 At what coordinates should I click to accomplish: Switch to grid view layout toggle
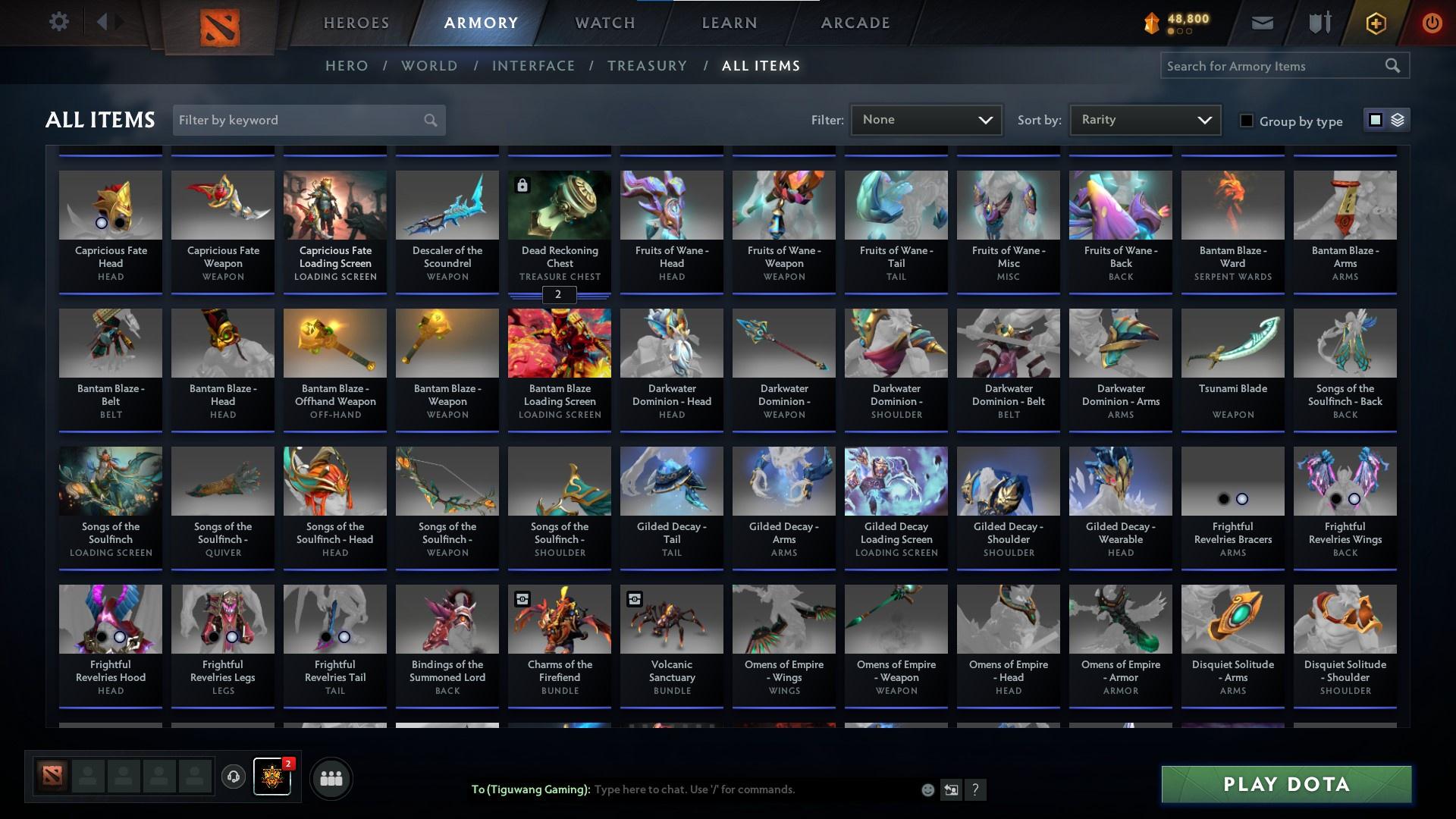pyautogui.click(x=1375, y=120)
